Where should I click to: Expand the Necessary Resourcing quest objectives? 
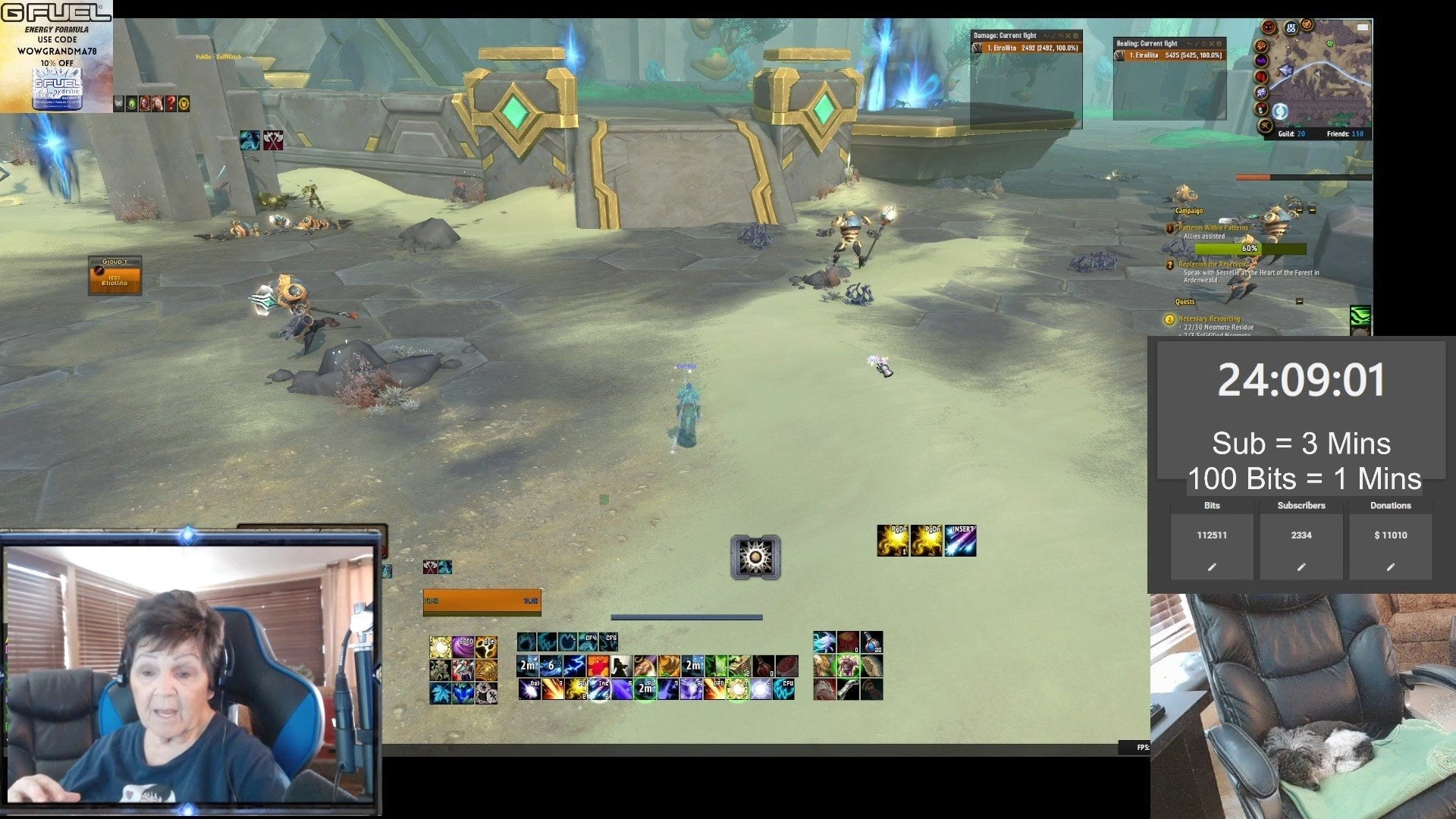coord(1210,319)
